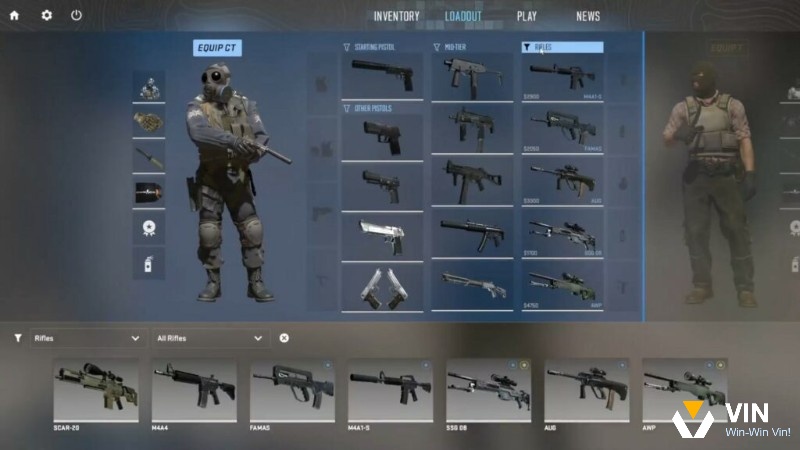Viewport: 800px width, 450px height.
Task: Select the FAMAS rifle loadout slot
Action: (x=562, y=128)
